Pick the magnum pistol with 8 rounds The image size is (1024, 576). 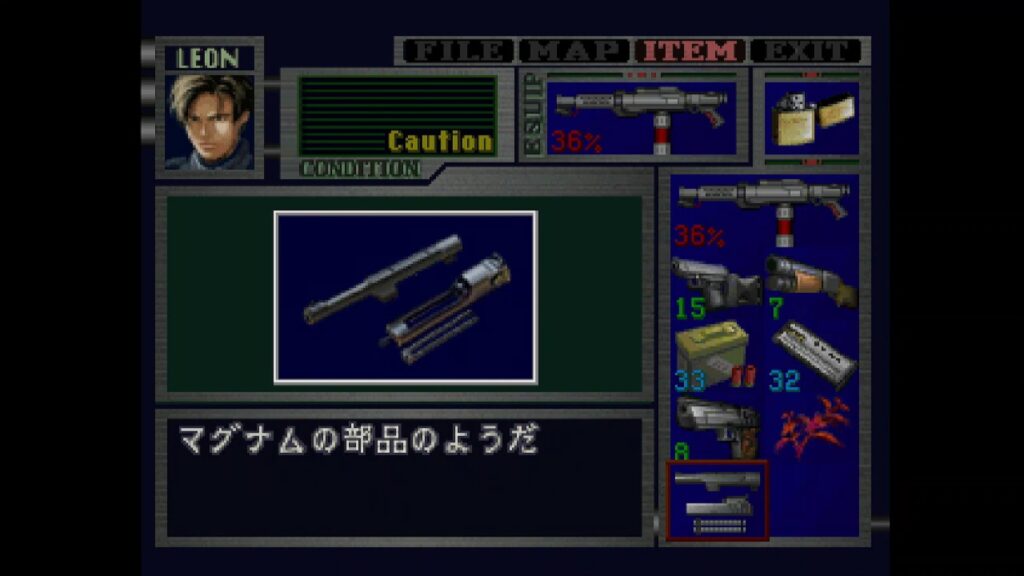point(717,427)
